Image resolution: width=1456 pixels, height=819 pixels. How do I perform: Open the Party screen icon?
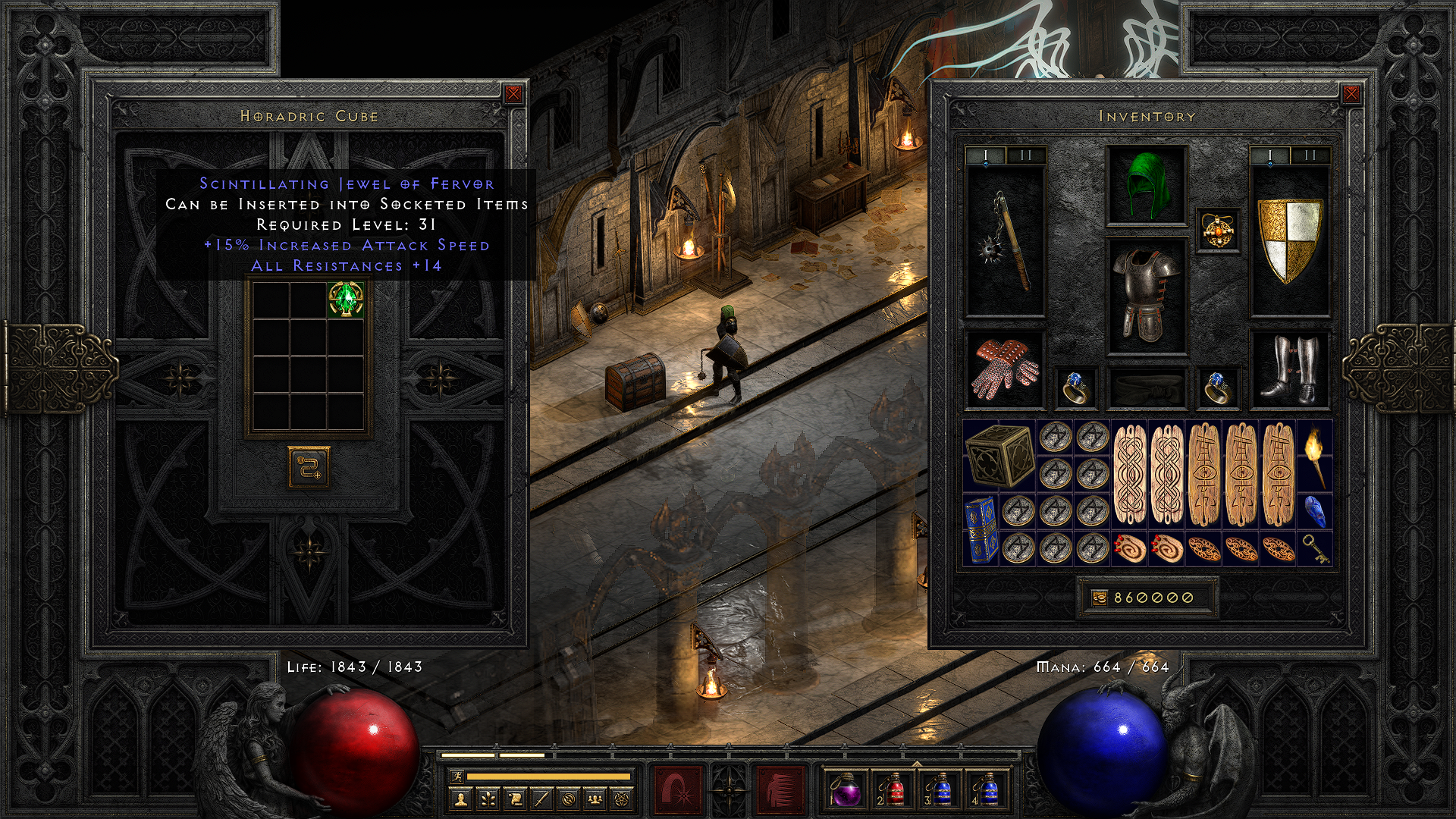596,798
